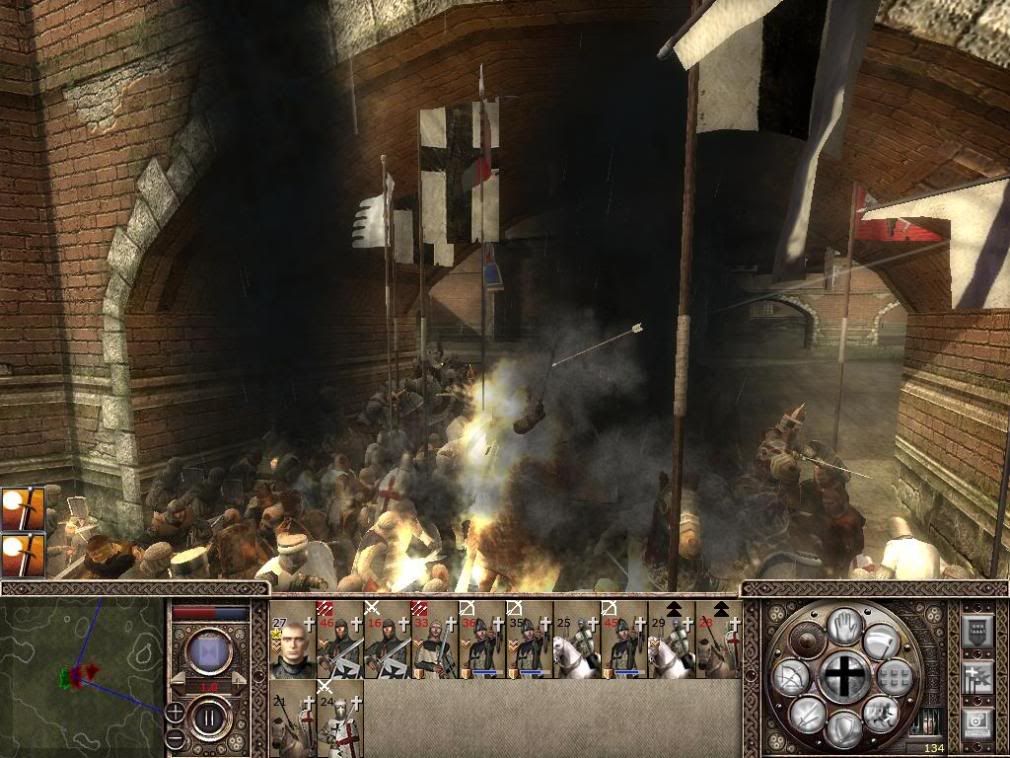This screenshot has width=1010, height=758.
Task: Pause the battle with the pause button
Action: click(x=211, y=717)
